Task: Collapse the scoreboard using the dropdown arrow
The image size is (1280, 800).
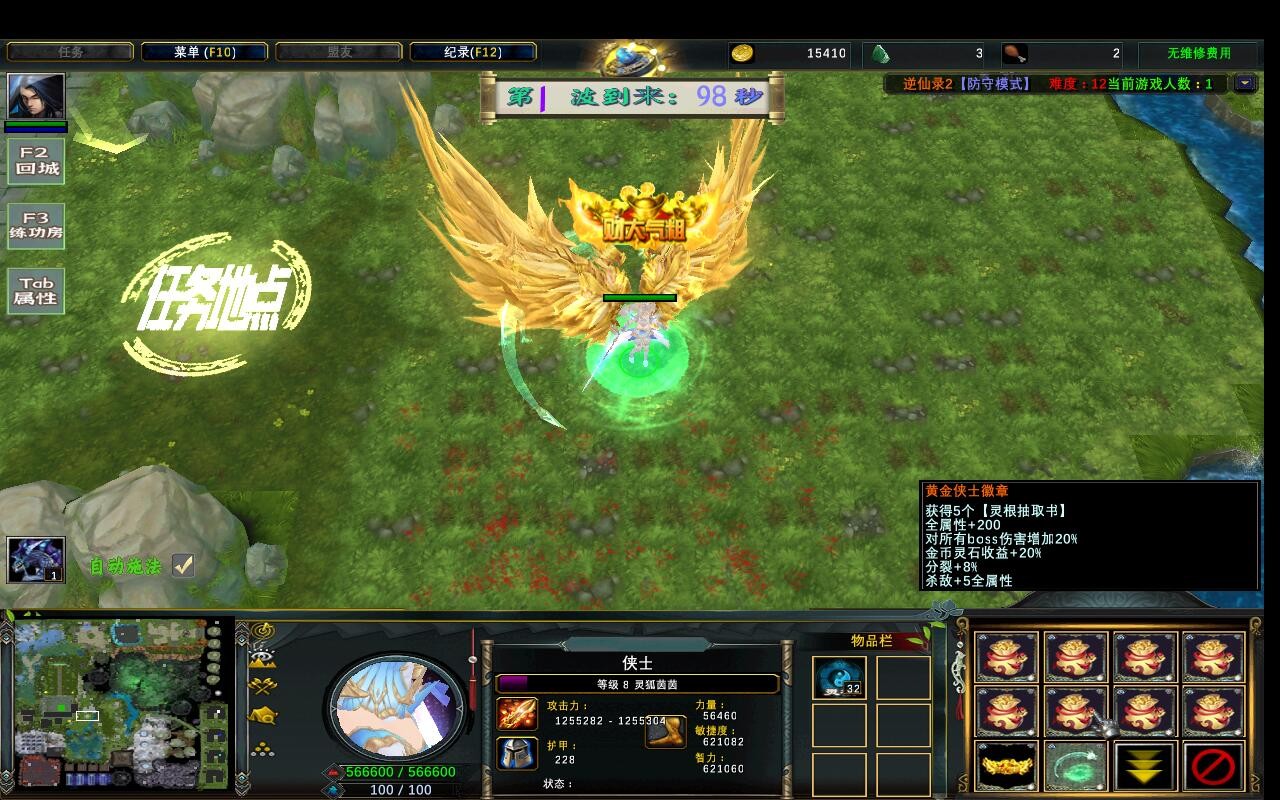Action: coord(1245,84)
